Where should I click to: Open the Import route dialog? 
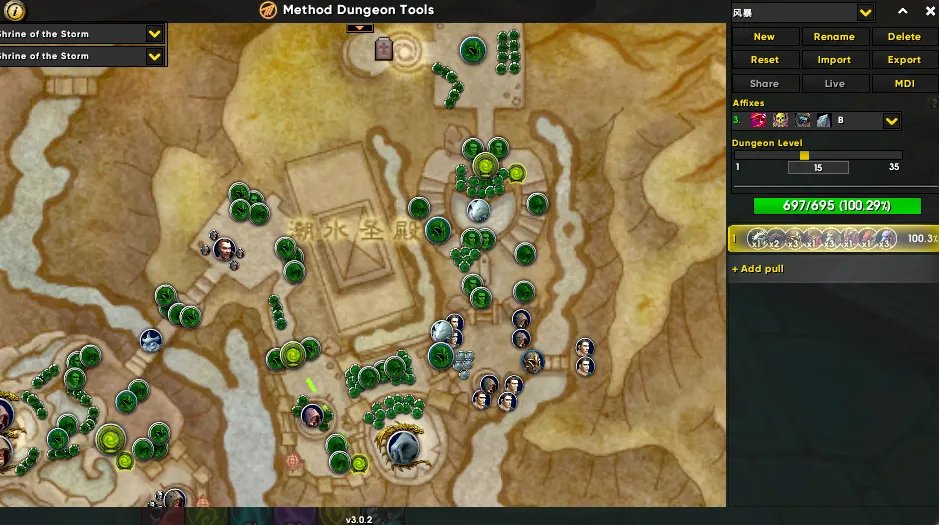click(x=834, y=60)
